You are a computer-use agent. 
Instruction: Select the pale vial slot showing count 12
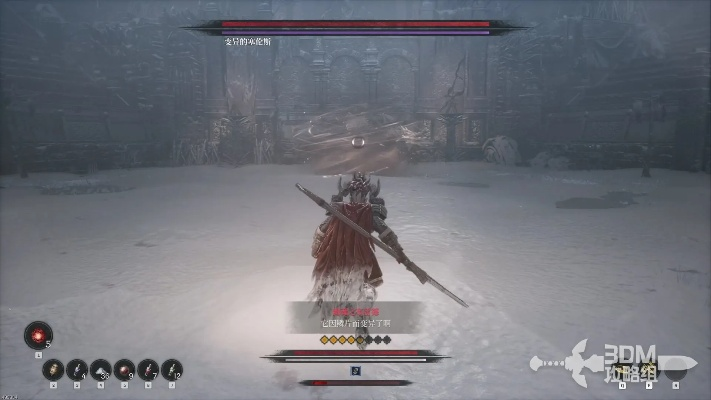173,369
